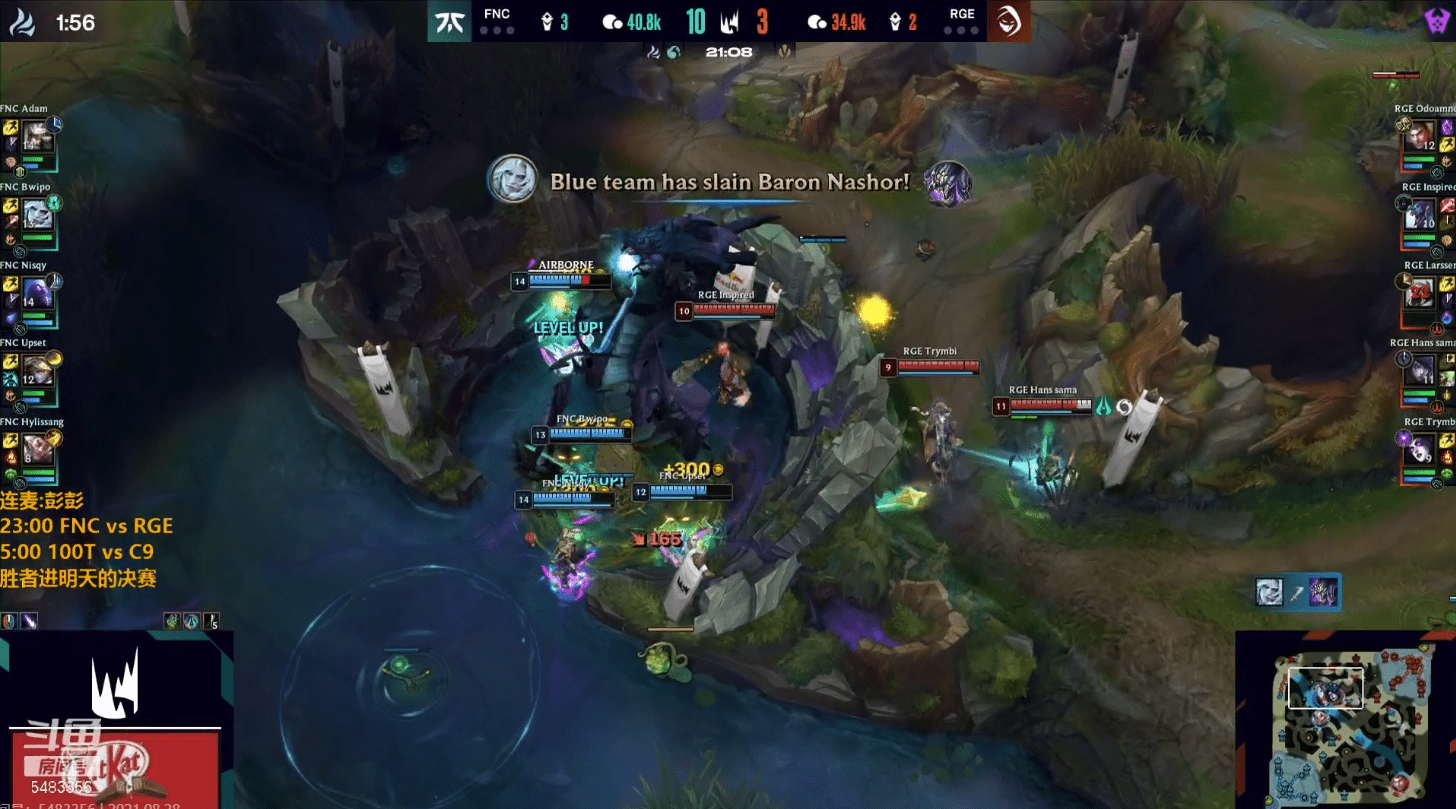
Task: Click the Rogue team logo in scoreboard
Action: [x=1009, y=21]
